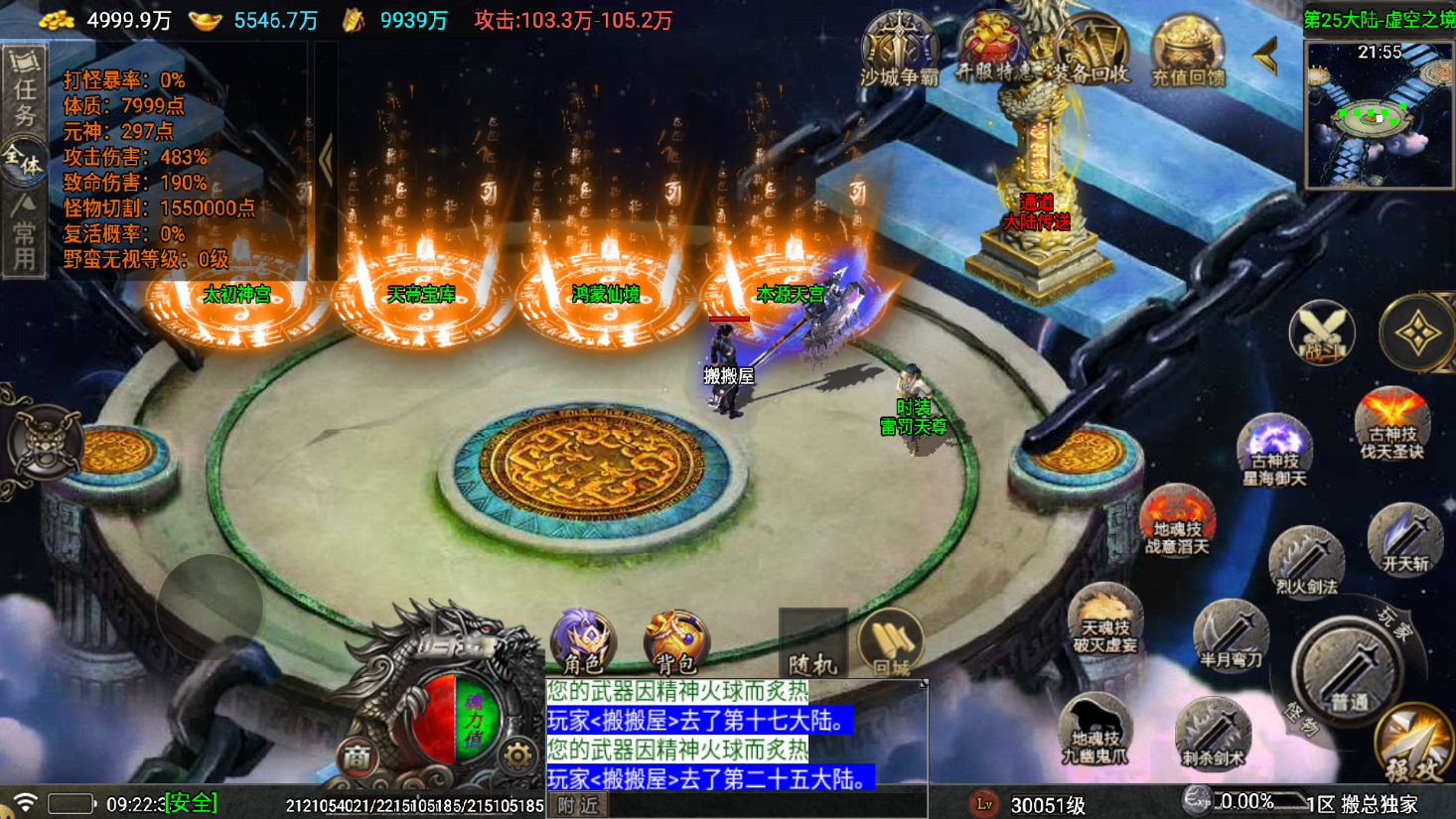This screenshot has height=819, width=1456.
Task: Open the 背包 bag inventory
Action: pyautogui.click(x=676, y=640)
